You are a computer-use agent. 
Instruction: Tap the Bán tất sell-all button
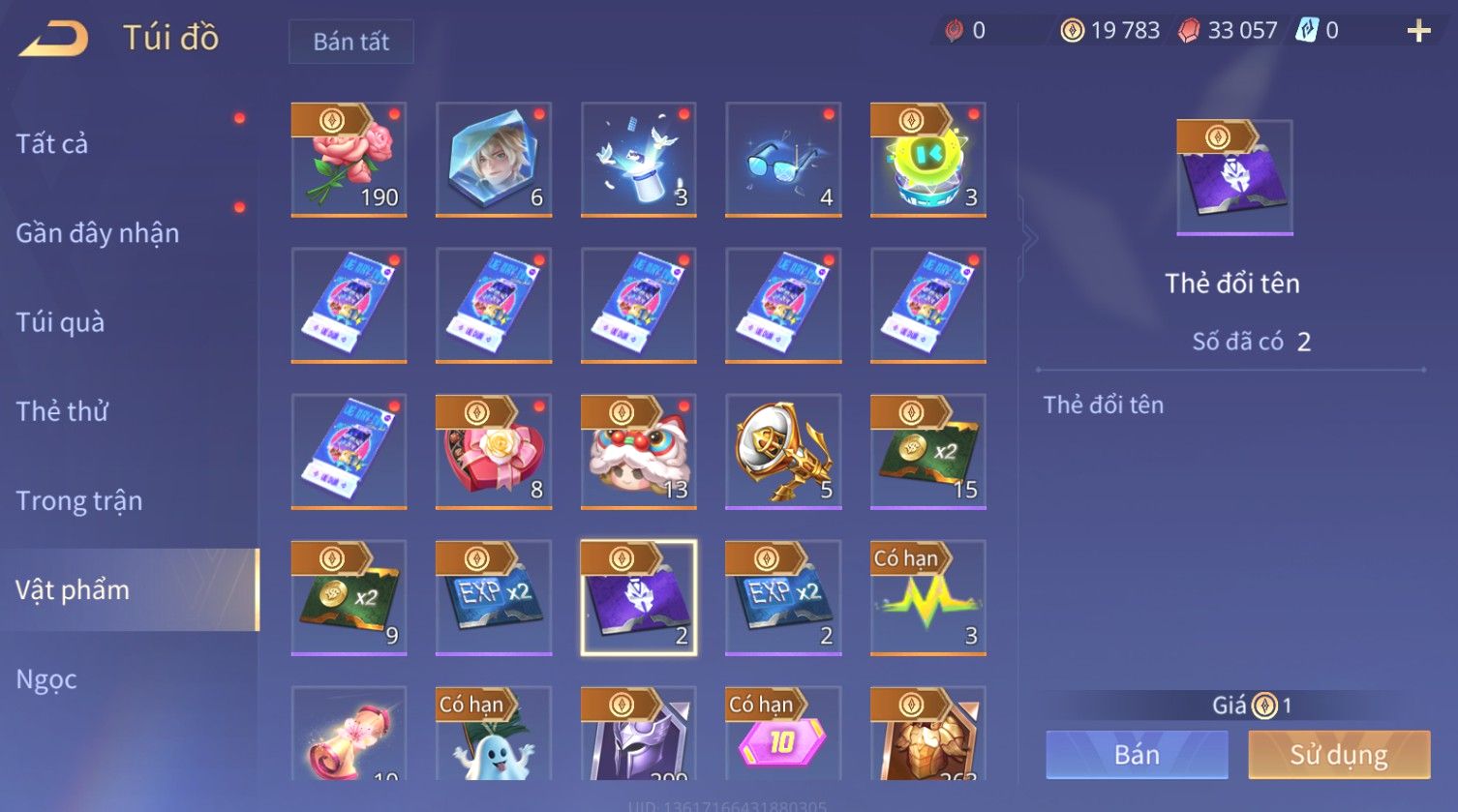[350, 42]
